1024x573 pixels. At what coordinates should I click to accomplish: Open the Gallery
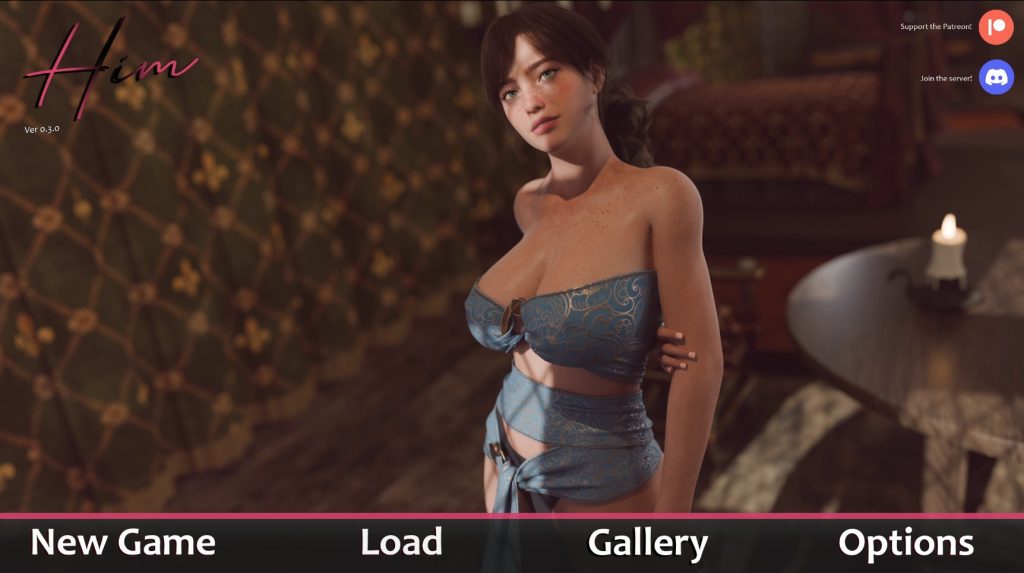pyautogui.click(x=648, y=543)
